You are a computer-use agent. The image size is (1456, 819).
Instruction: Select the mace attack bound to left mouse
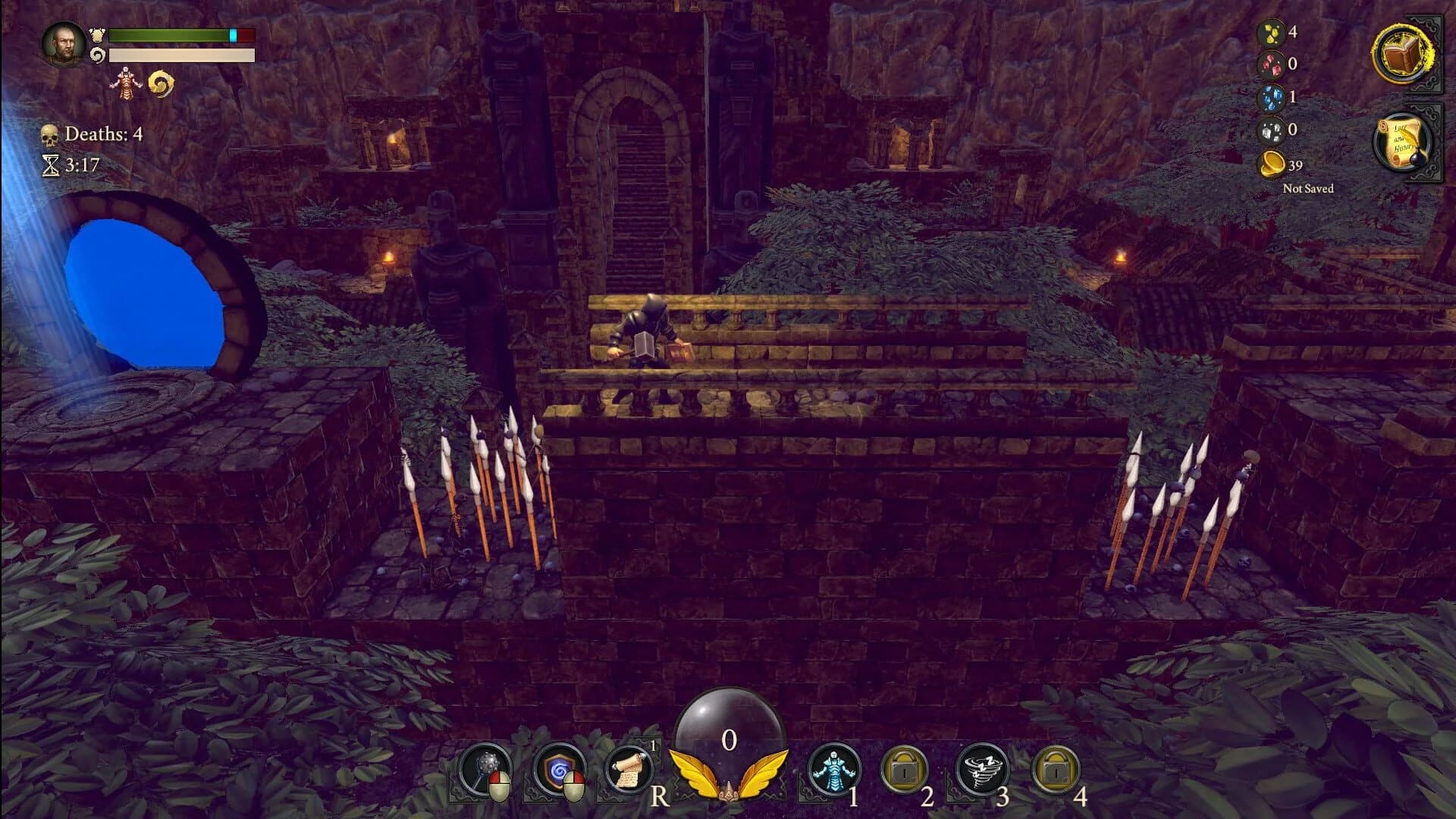(486, 768)
